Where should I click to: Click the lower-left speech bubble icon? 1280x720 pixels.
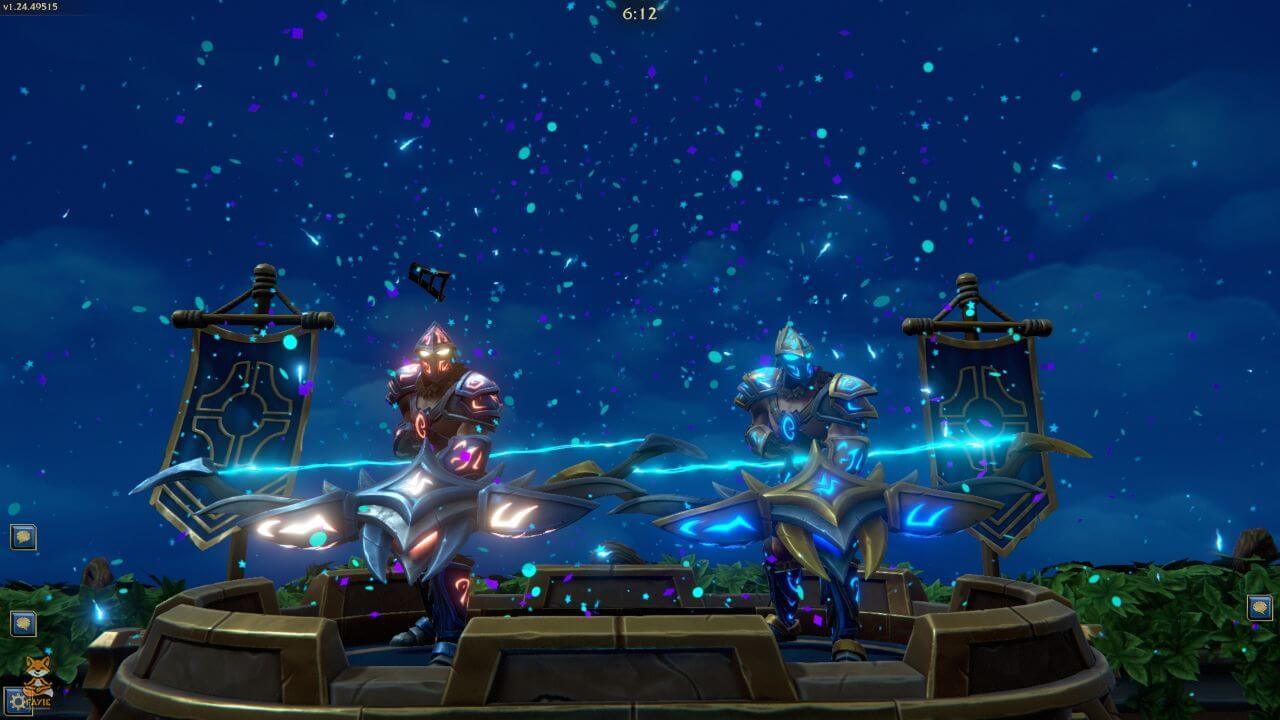tap(23, 621)
